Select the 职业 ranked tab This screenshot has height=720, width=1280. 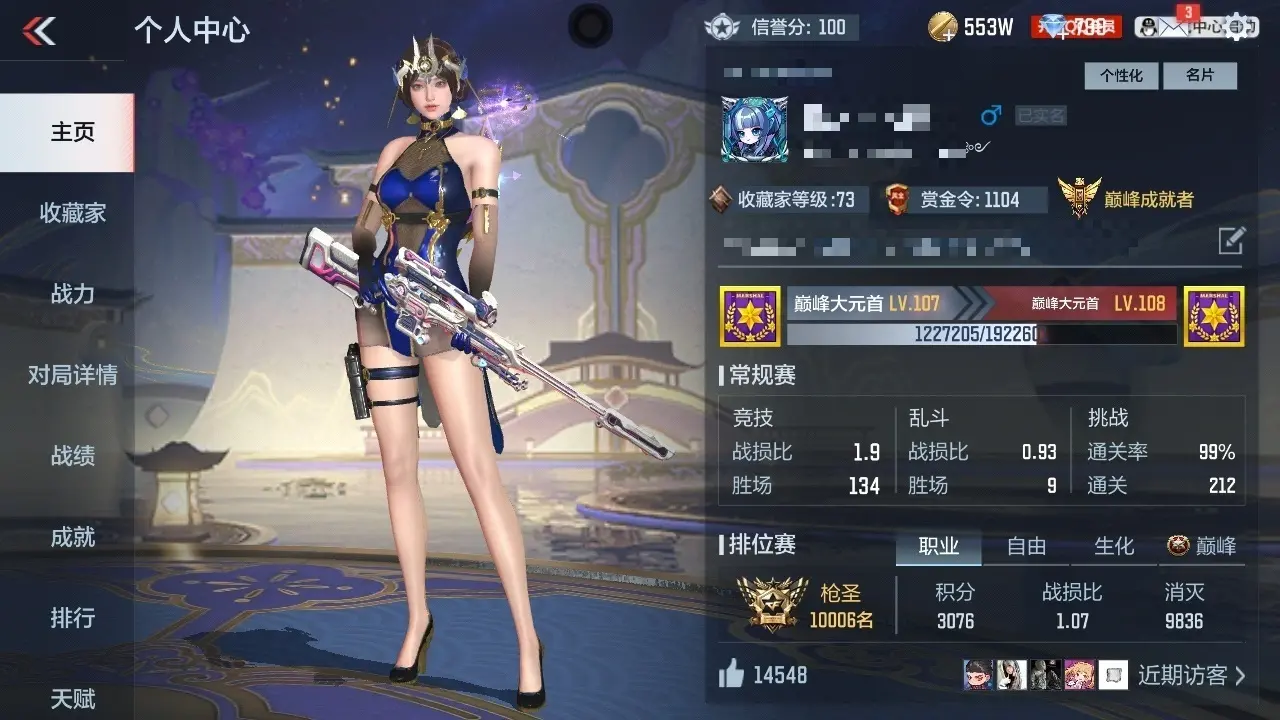(x=938, y=546)
